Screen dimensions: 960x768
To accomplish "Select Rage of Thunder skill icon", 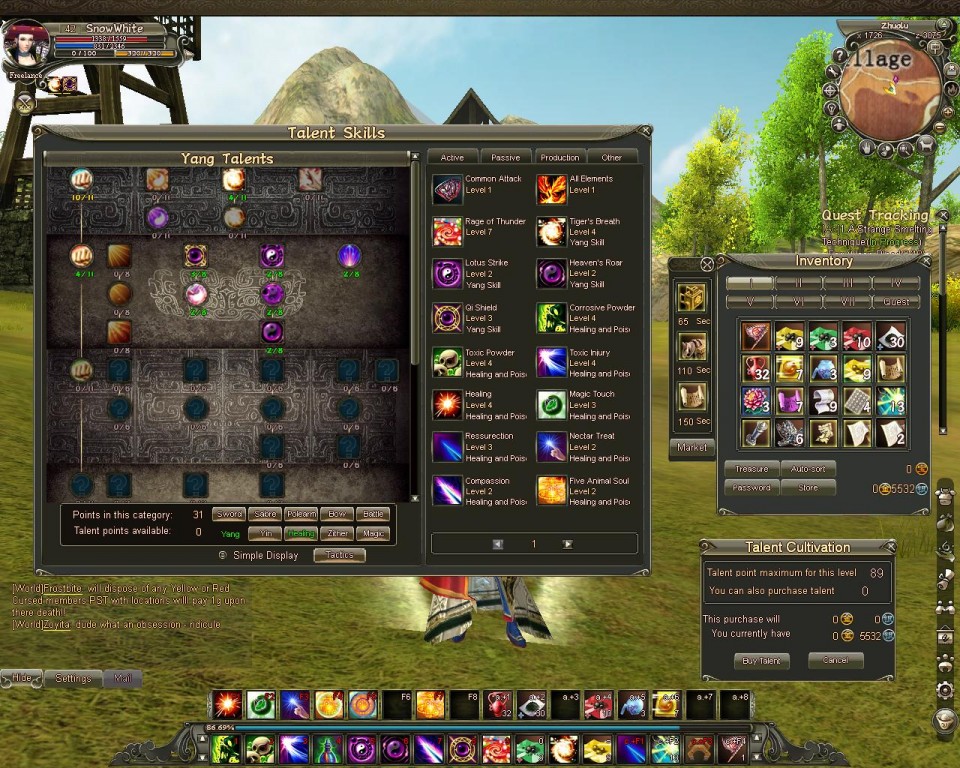I will 447,232.
